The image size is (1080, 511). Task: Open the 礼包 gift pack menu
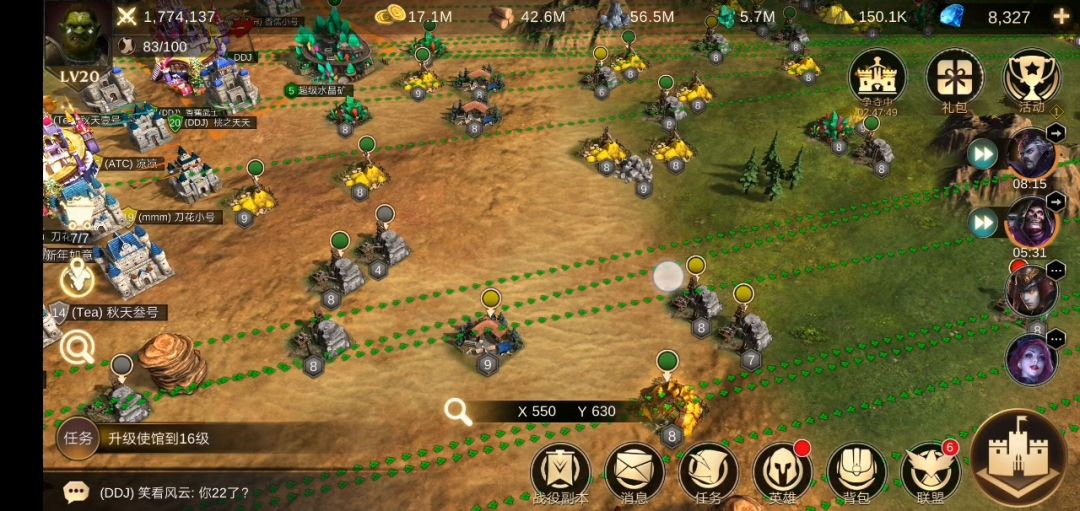[x=954, y=77]
